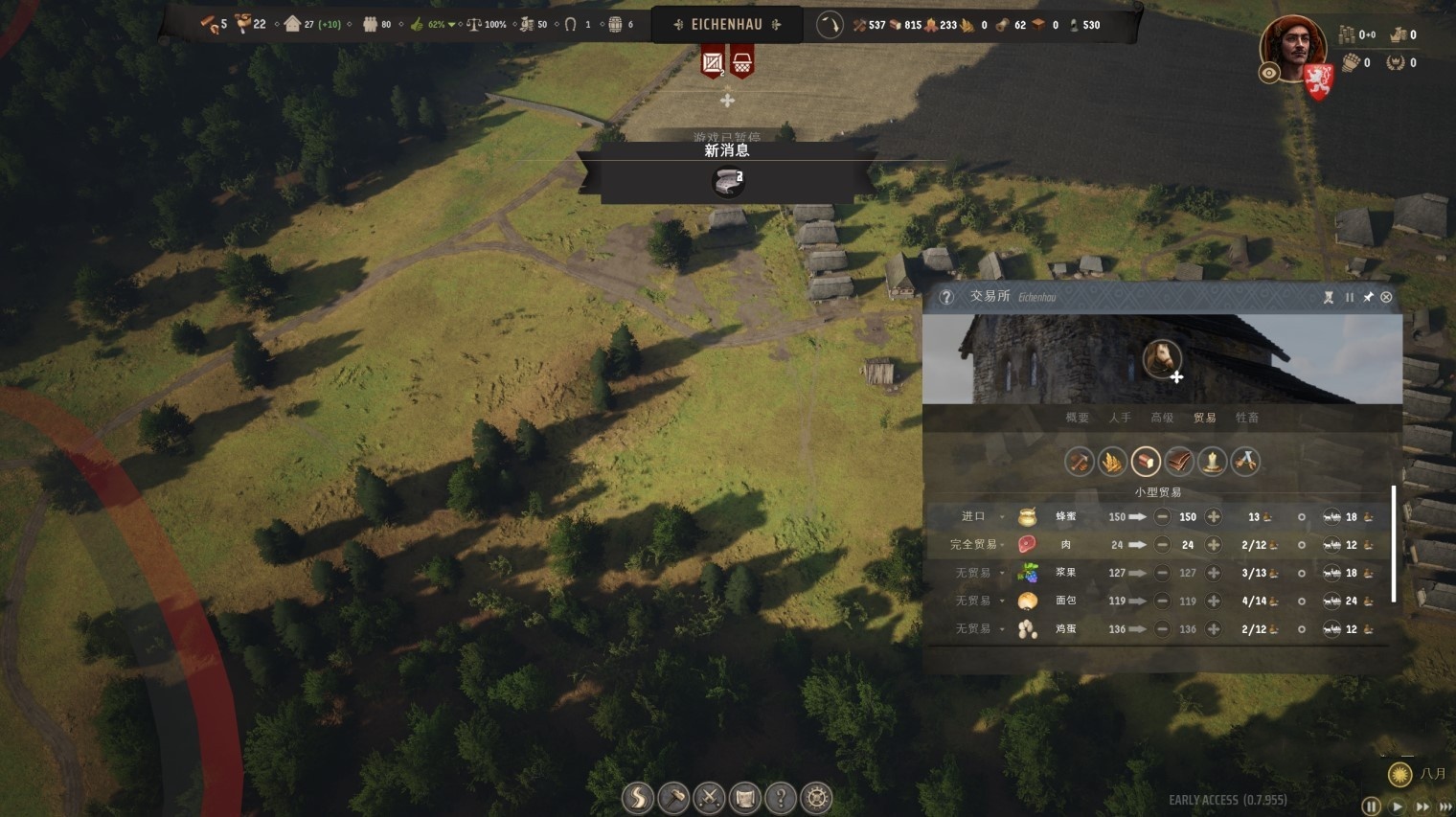Switch to the 牲畜 livestock tab
Image resolution: width=1456 pixels, height=817 pixels.
pos(1246,418)
